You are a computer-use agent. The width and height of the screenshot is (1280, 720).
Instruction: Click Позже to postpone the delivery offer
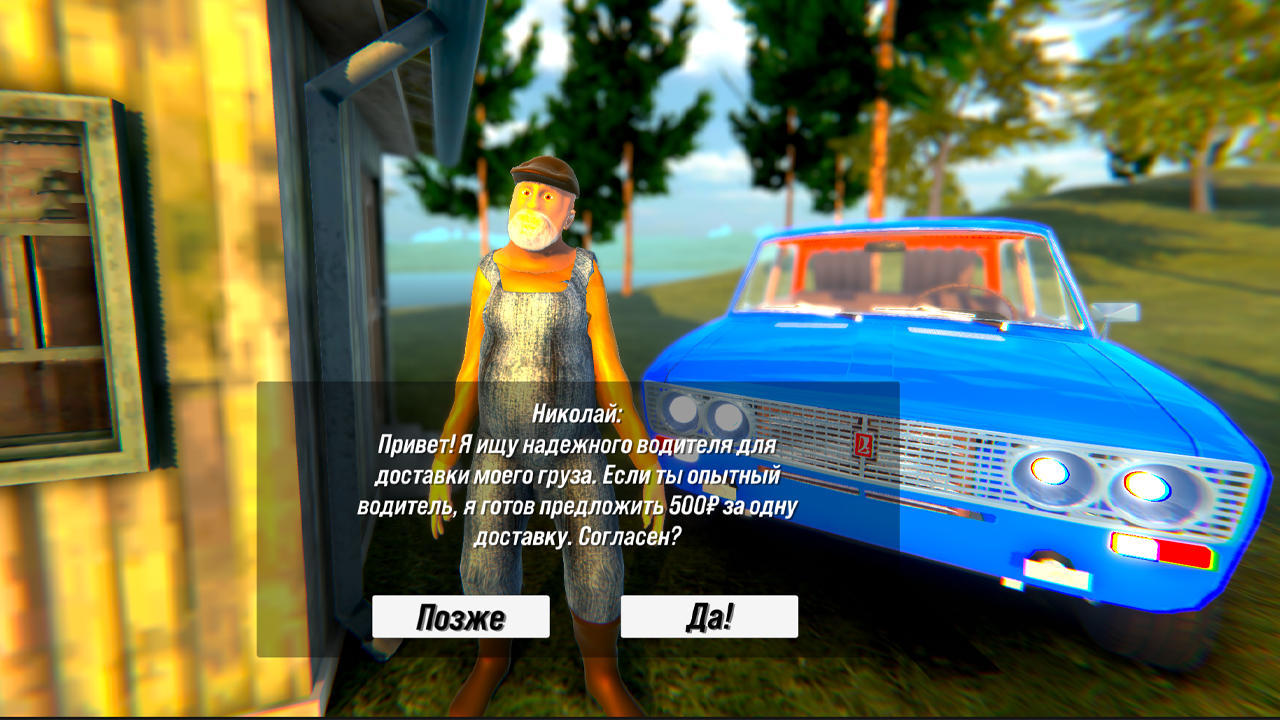click(x=459, y=618)
